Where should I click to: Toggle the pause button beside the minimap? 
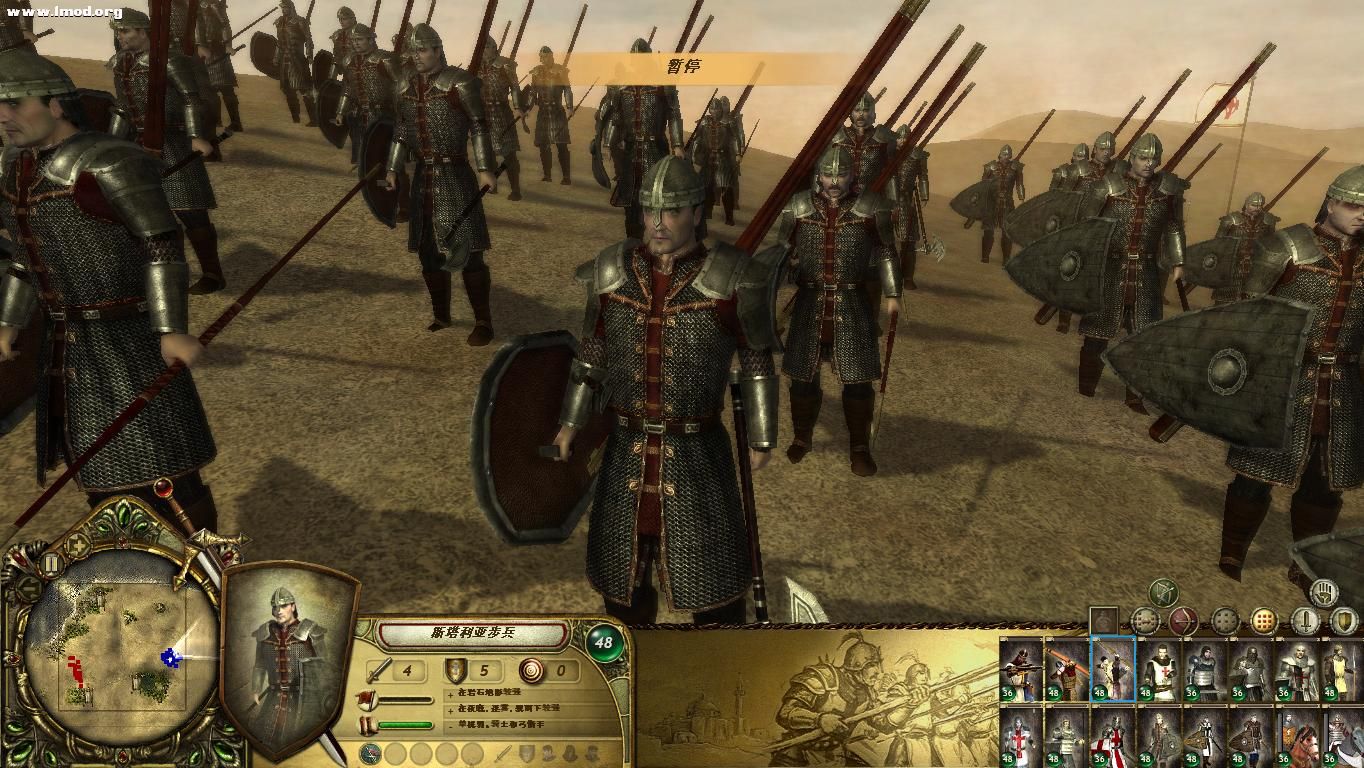click(50, 564)
